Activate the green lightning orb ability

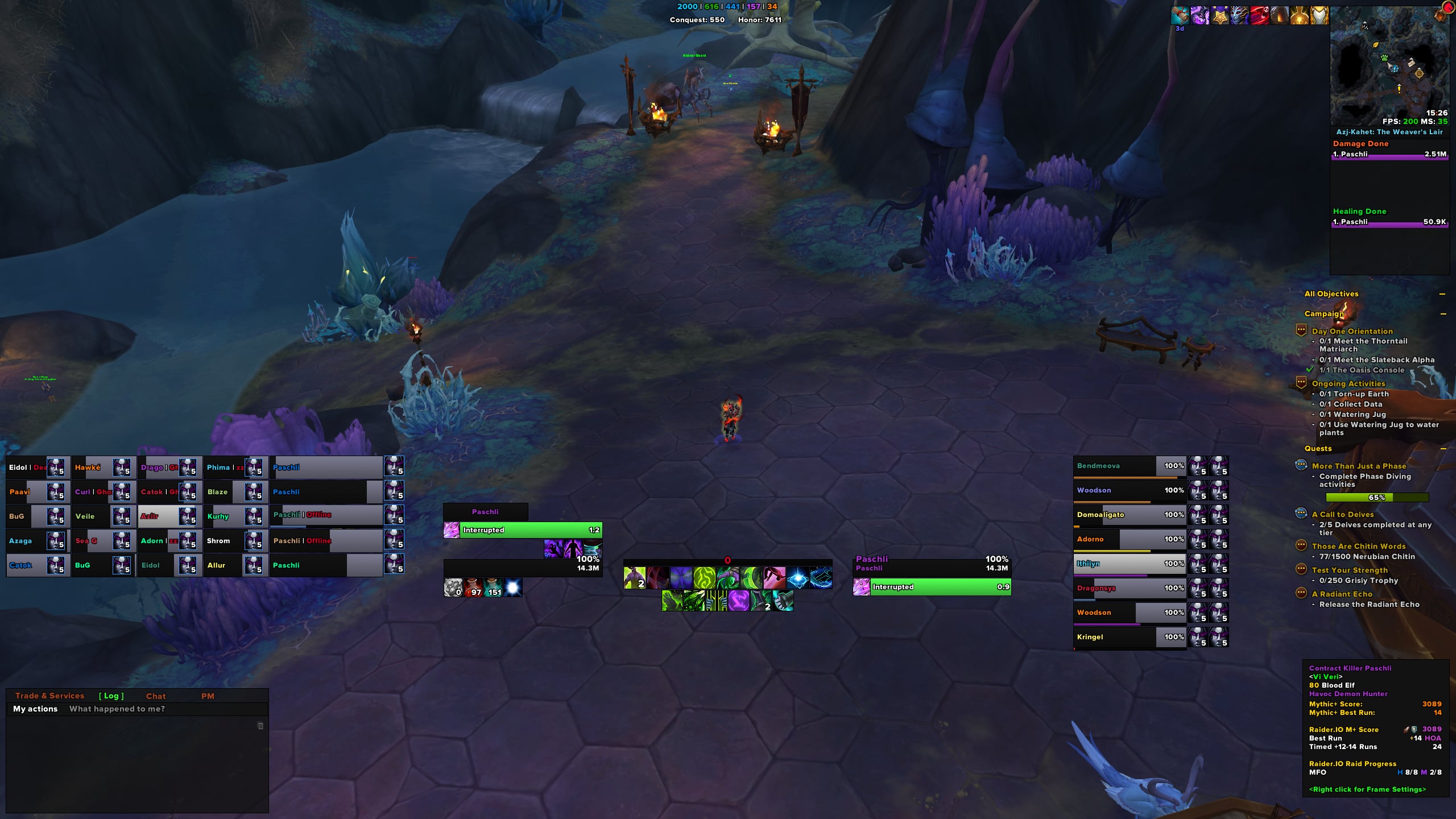[x=704, y=578]
